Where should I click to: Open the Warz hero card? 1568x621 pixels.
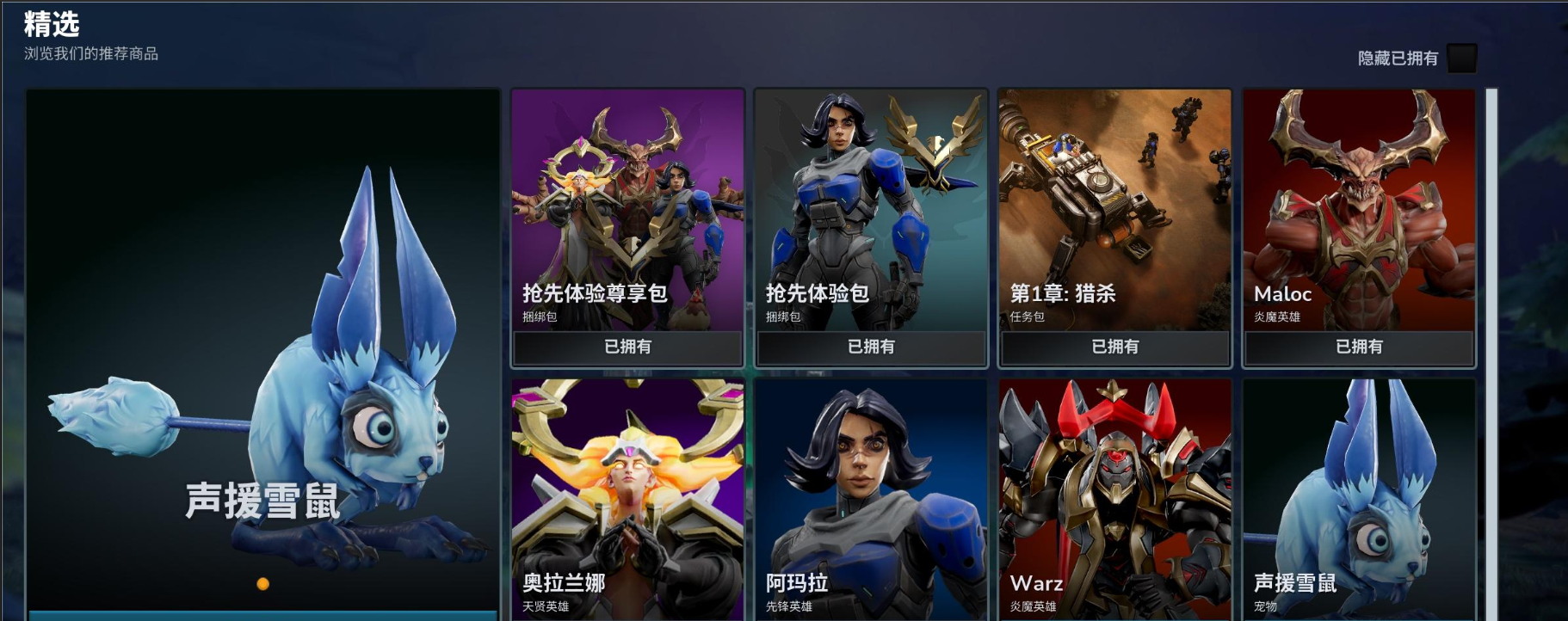pyautogui.click(x=1114, y=499)
